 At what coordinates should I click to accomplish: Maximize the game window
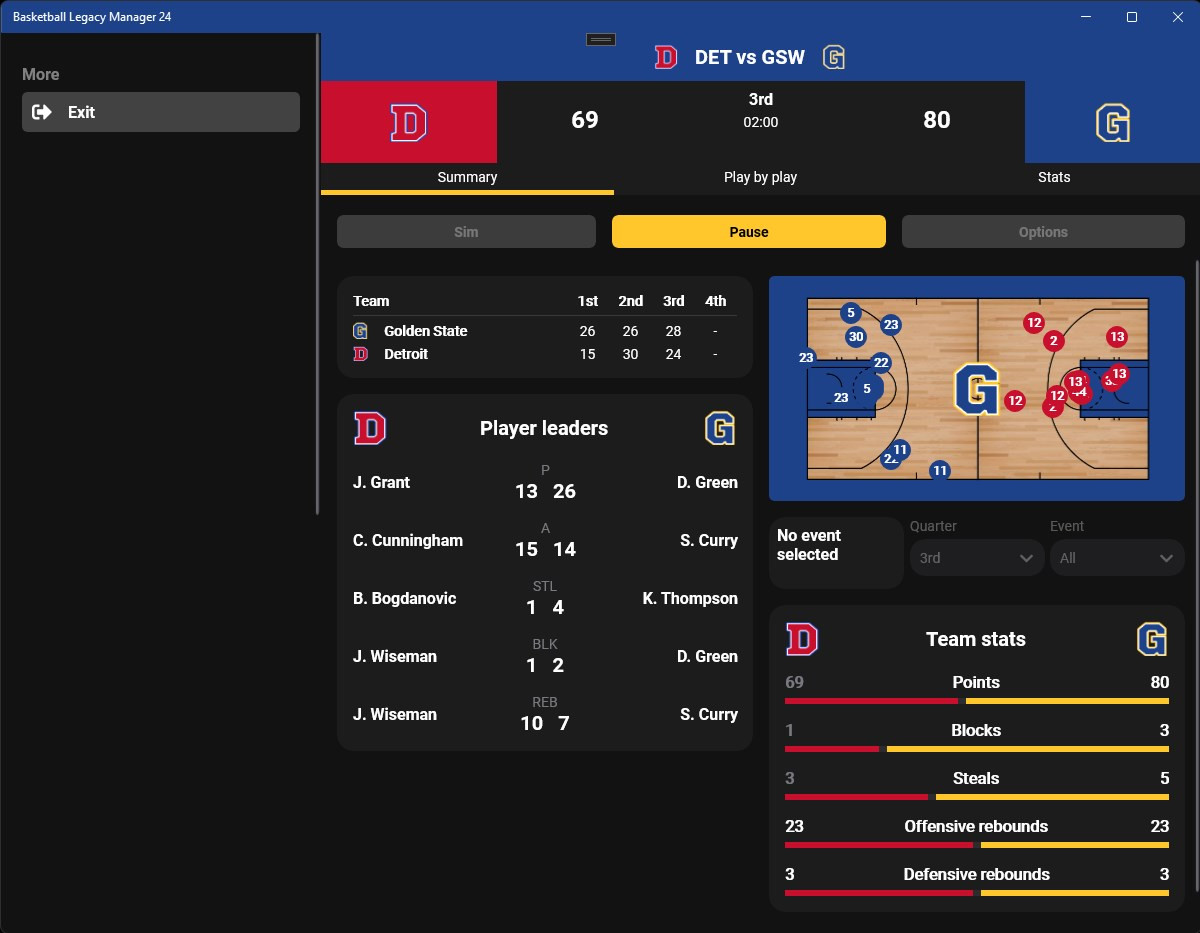point(1132,17)
